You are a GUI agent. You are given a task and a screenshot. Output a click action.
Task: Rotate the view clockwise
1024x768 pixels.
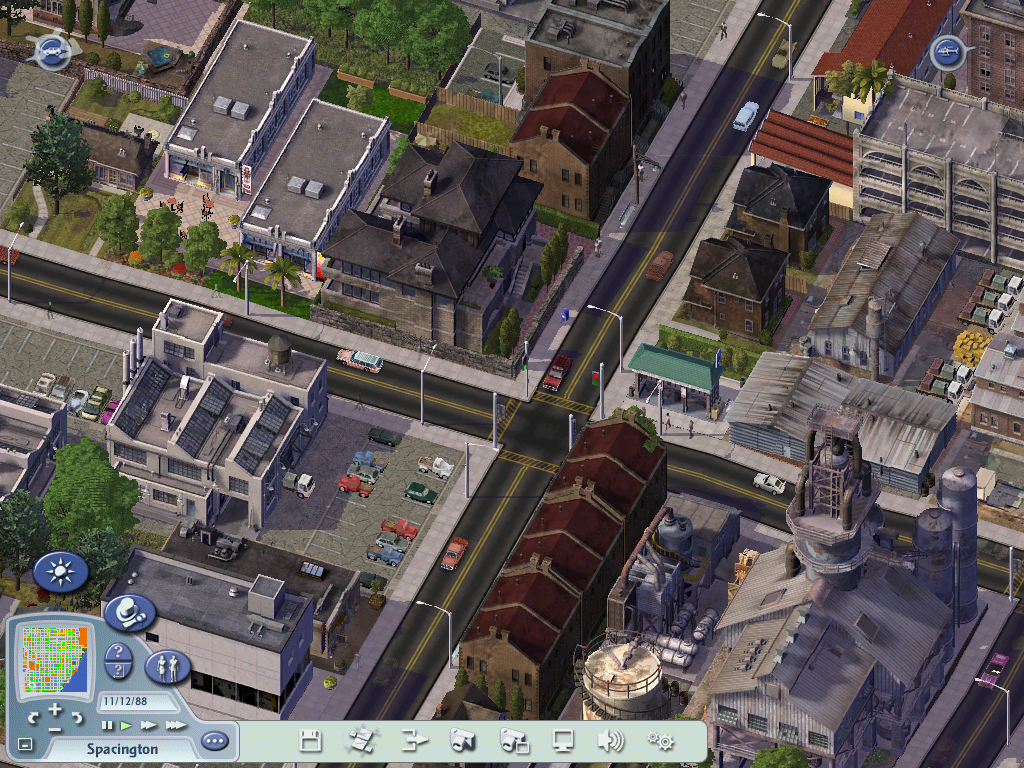coord(80,717)
